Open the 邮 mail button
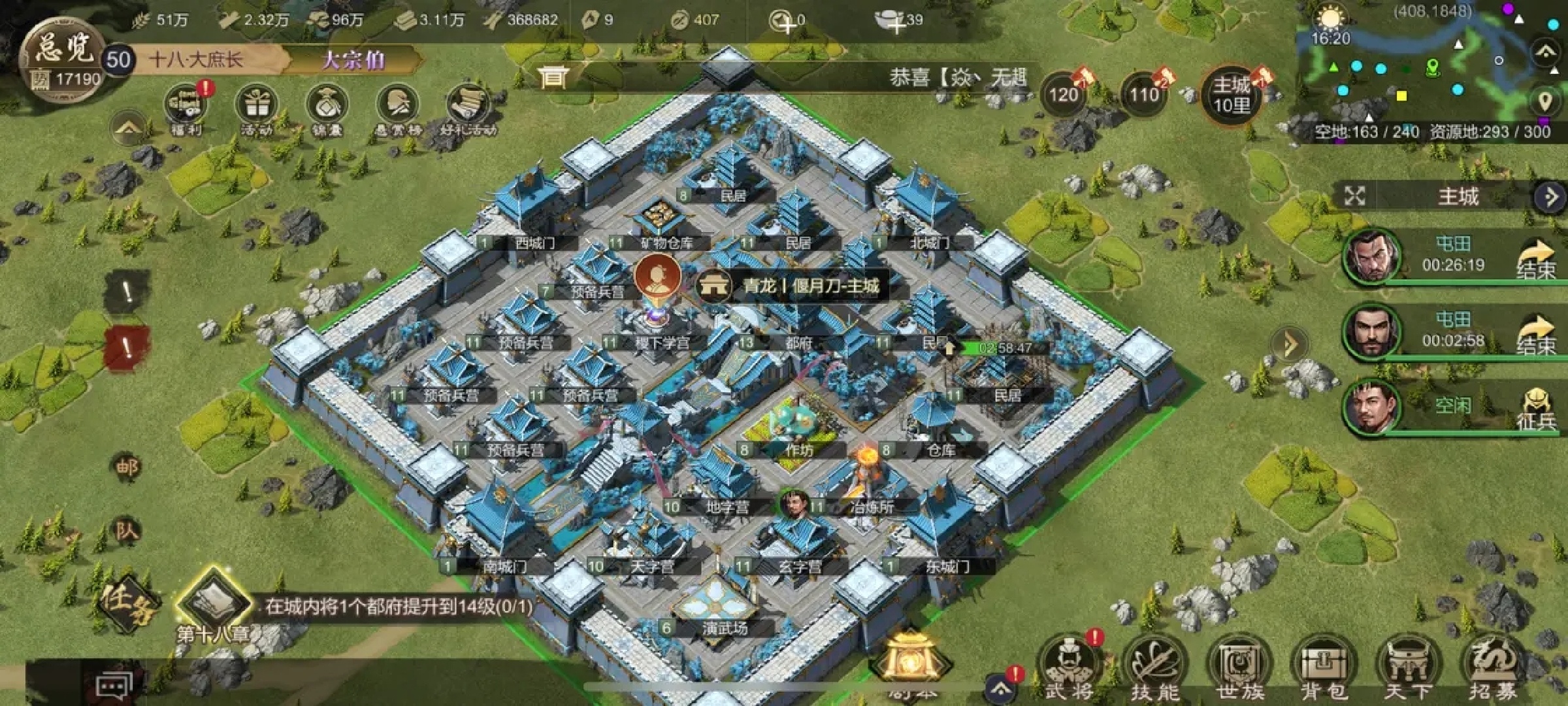Image resolution: width=1568 pixels, height=706 pixels. (127, 467)
